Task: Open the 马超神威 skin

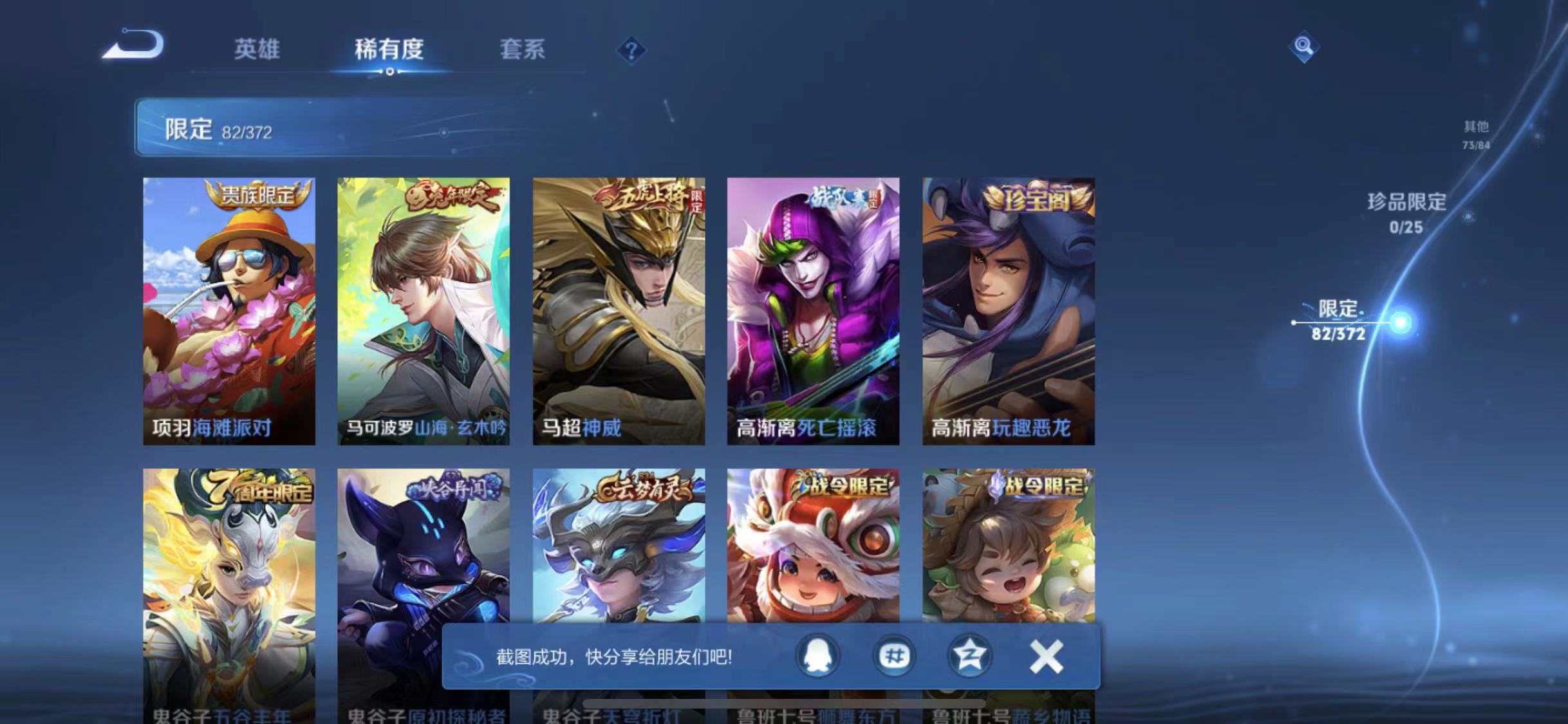Action: click(620, 309)
